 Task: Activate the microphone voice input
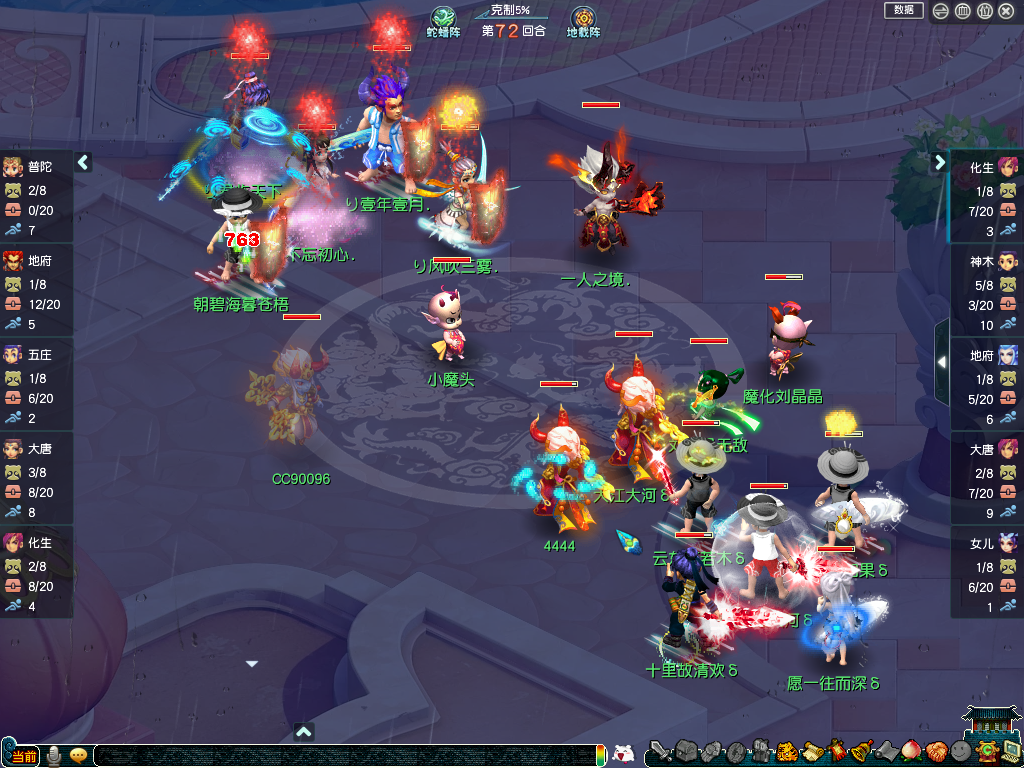(x=54, y=755)
